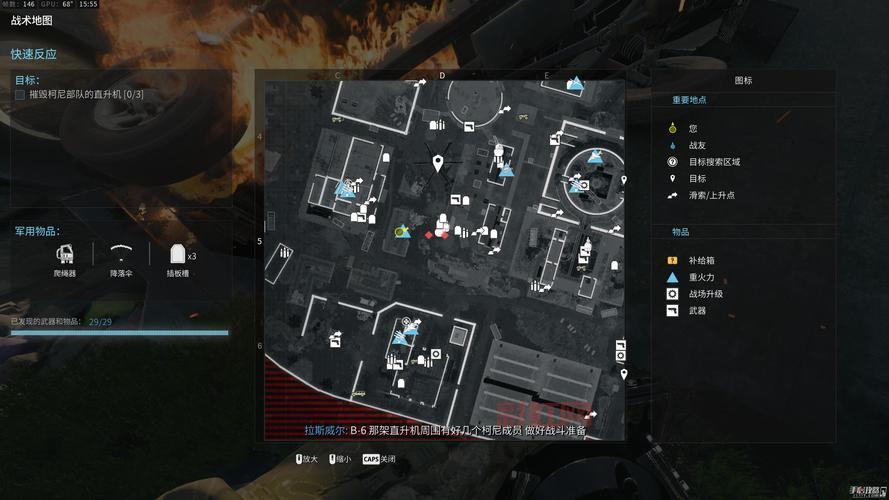Viewport: 889px width, 500px height.
Task: Select the 插板槽 armor plate item icon
Action: 178,254
